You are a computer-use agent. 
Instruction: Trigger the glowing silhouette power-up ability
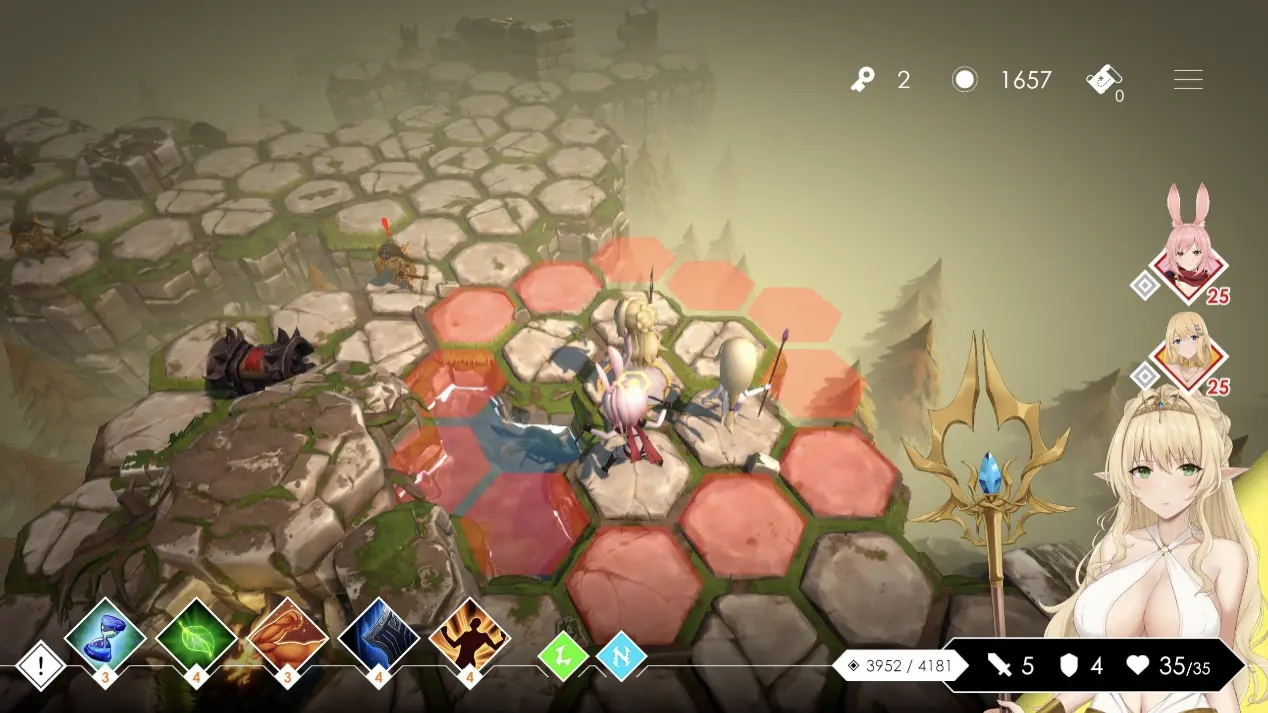point(469,637)
